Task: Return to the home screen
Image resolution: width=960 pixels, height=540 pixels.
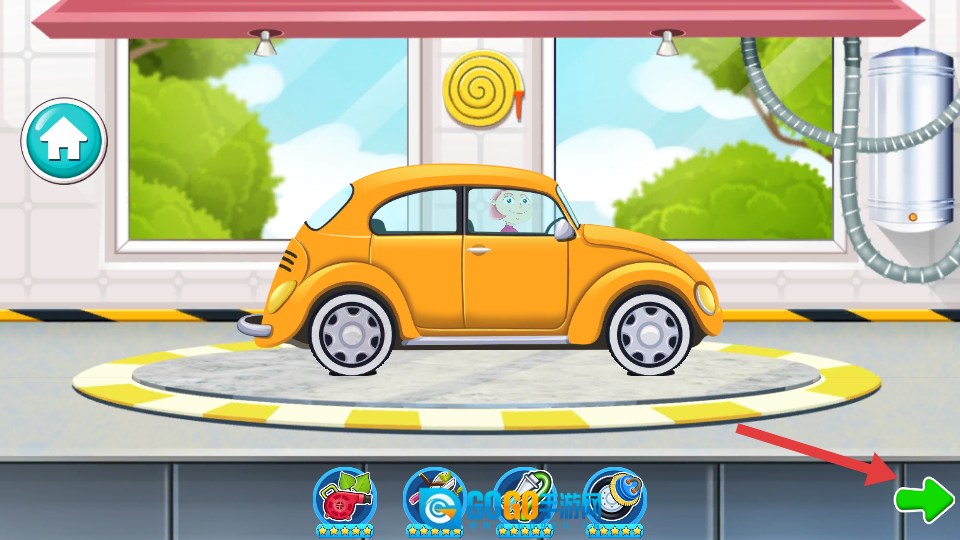Action: point(64,141)
